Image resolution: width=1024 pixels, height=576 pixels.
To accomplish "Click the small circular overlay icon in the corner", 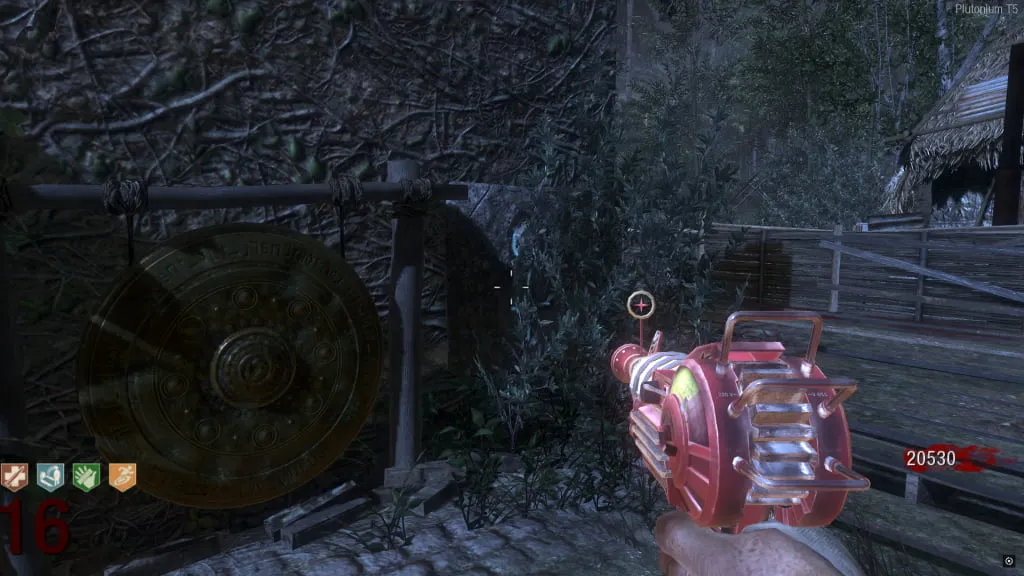I will (1008, 561).
